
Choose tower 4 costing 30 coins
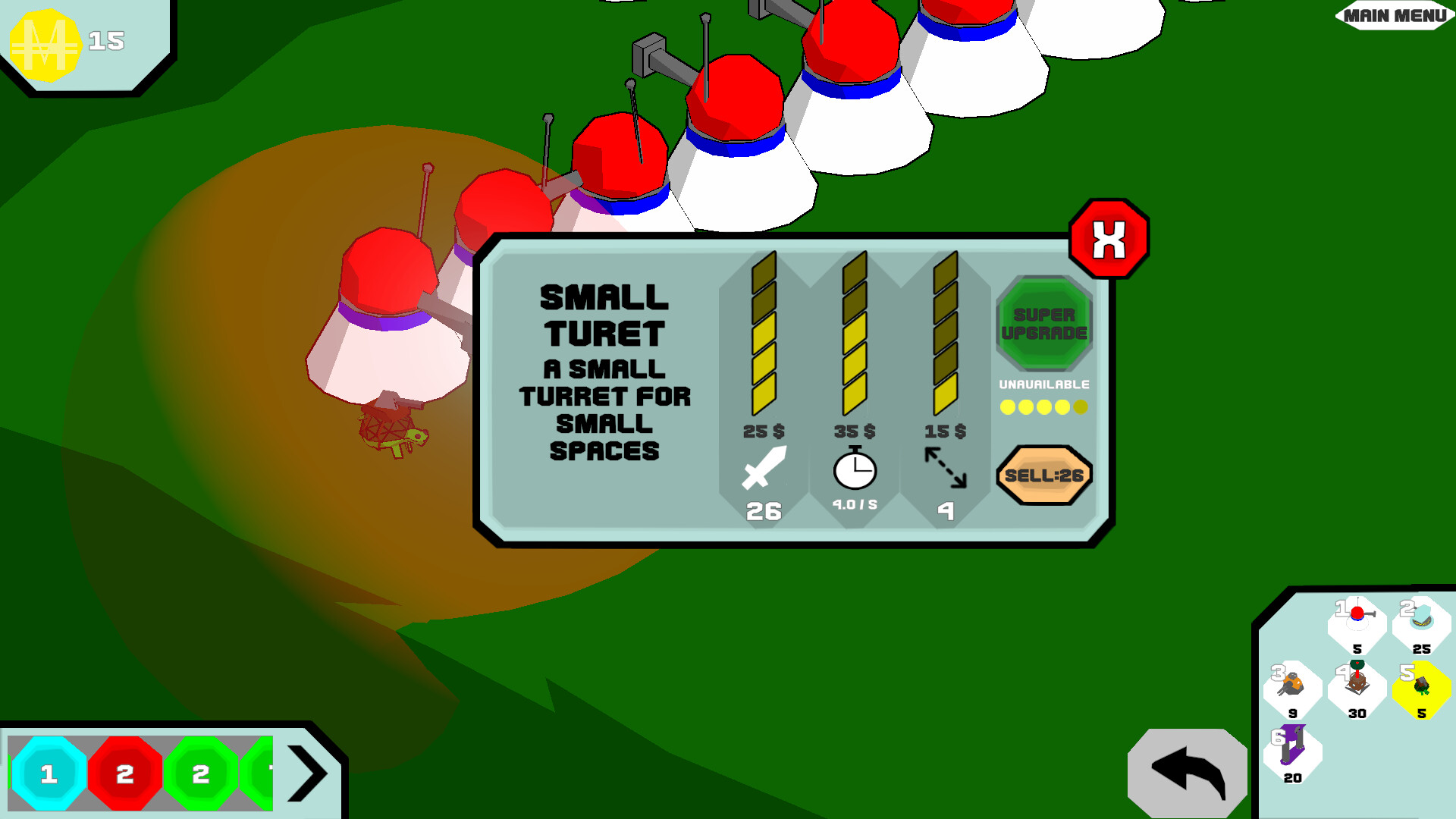pos(1356,686)
